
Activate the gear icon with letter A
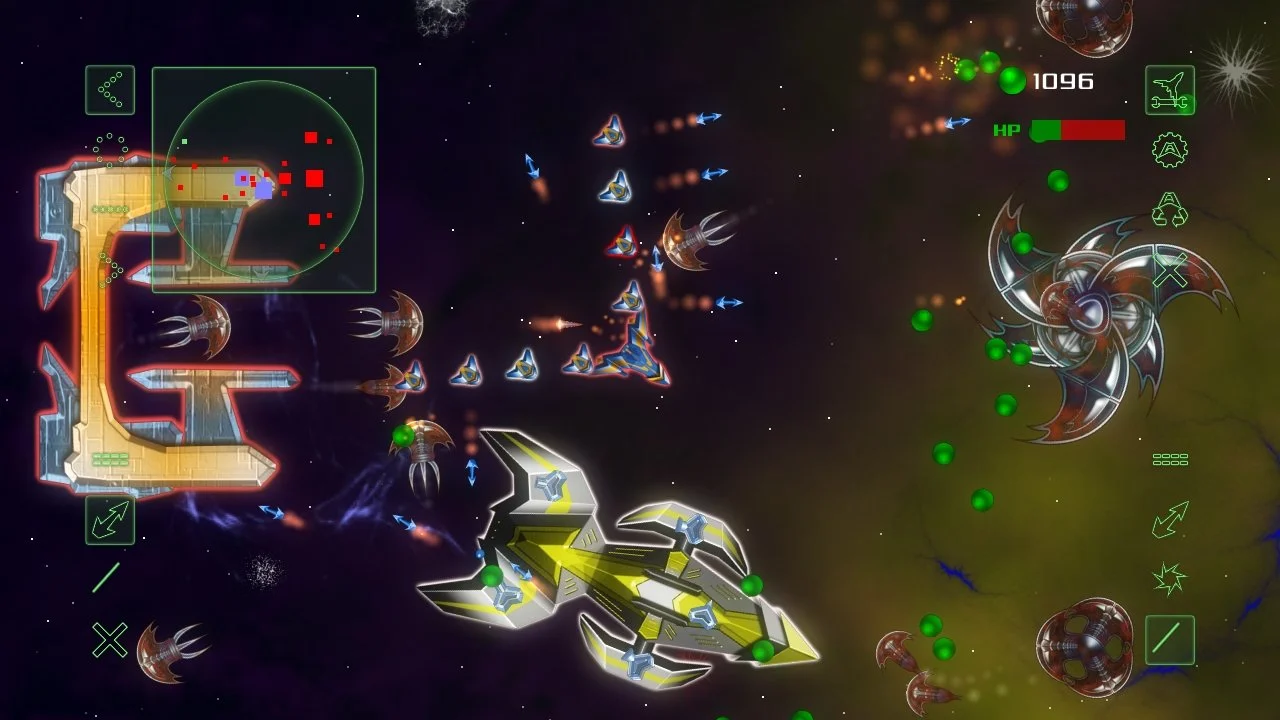(1169, 150)
